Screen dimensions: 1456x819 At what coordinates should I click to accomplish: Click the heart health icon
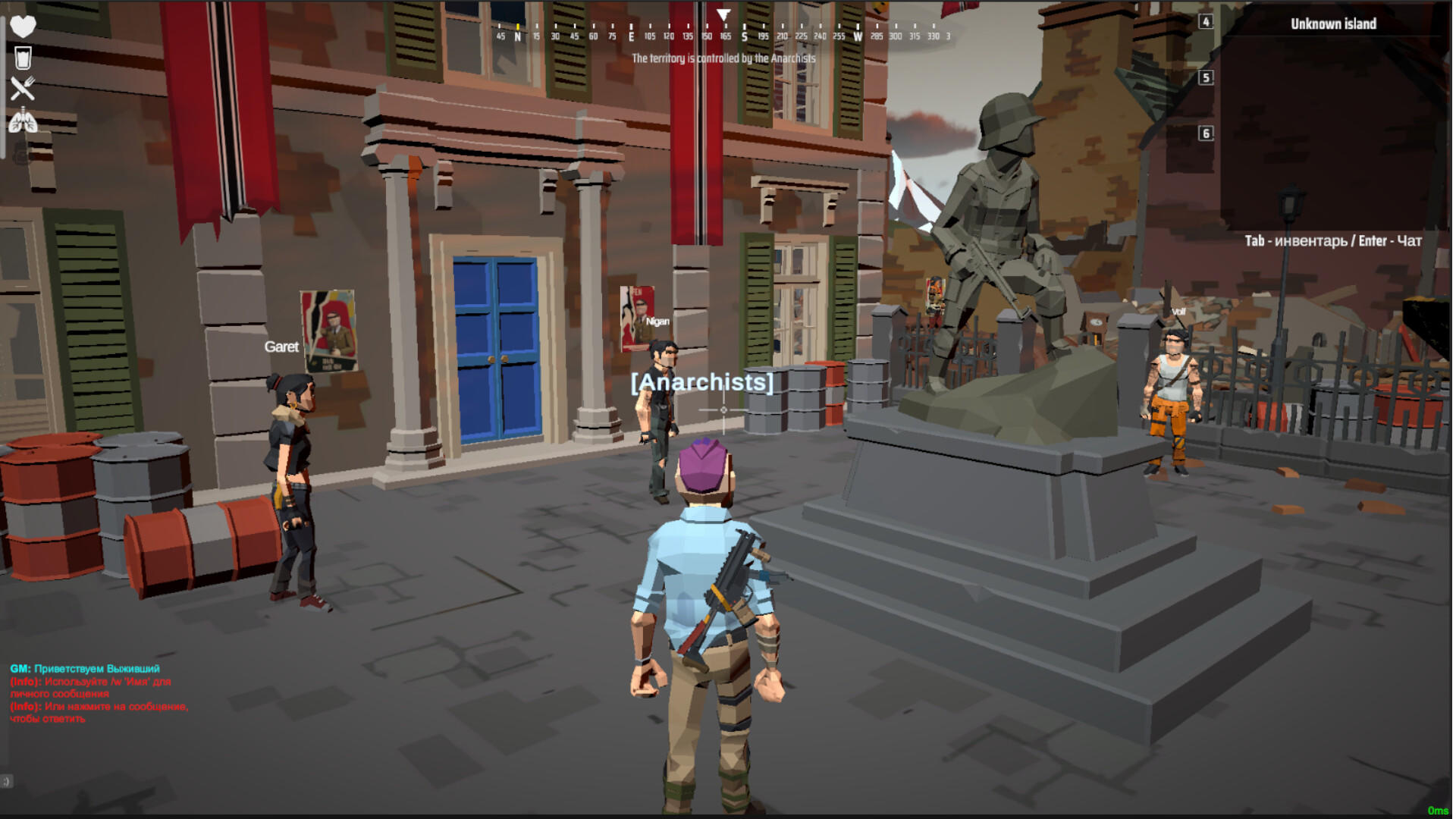(x=25, y=25)
